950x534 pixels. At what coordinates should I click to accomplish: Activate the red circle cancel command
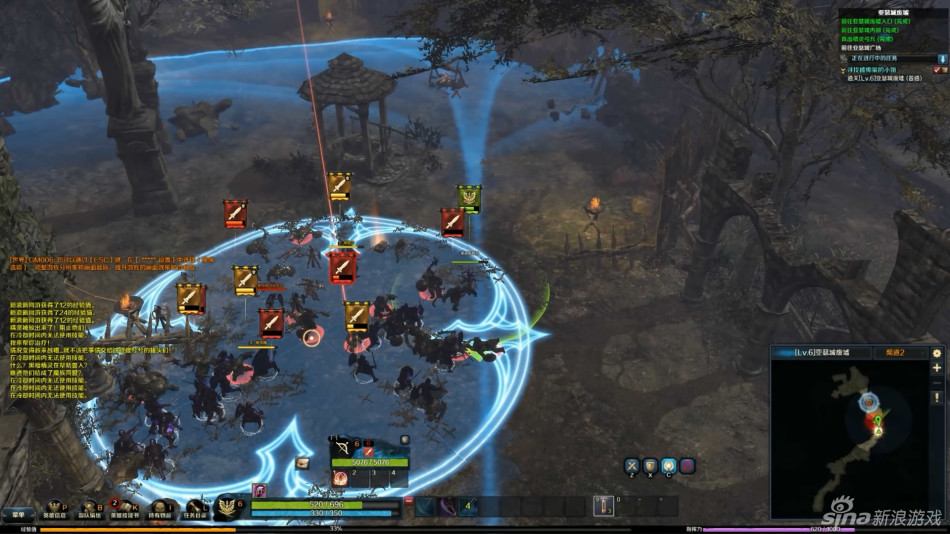coord(687,465)
